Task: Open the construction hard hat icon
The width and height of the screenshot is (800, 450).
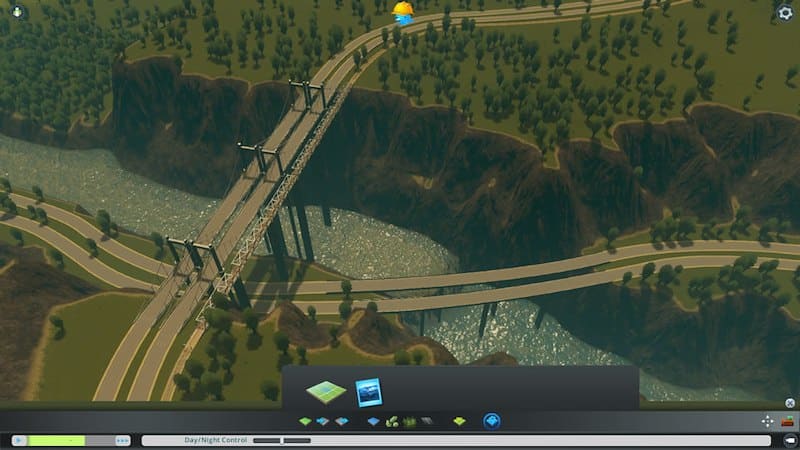Action: pyautogui.click(x=403, y=12)
